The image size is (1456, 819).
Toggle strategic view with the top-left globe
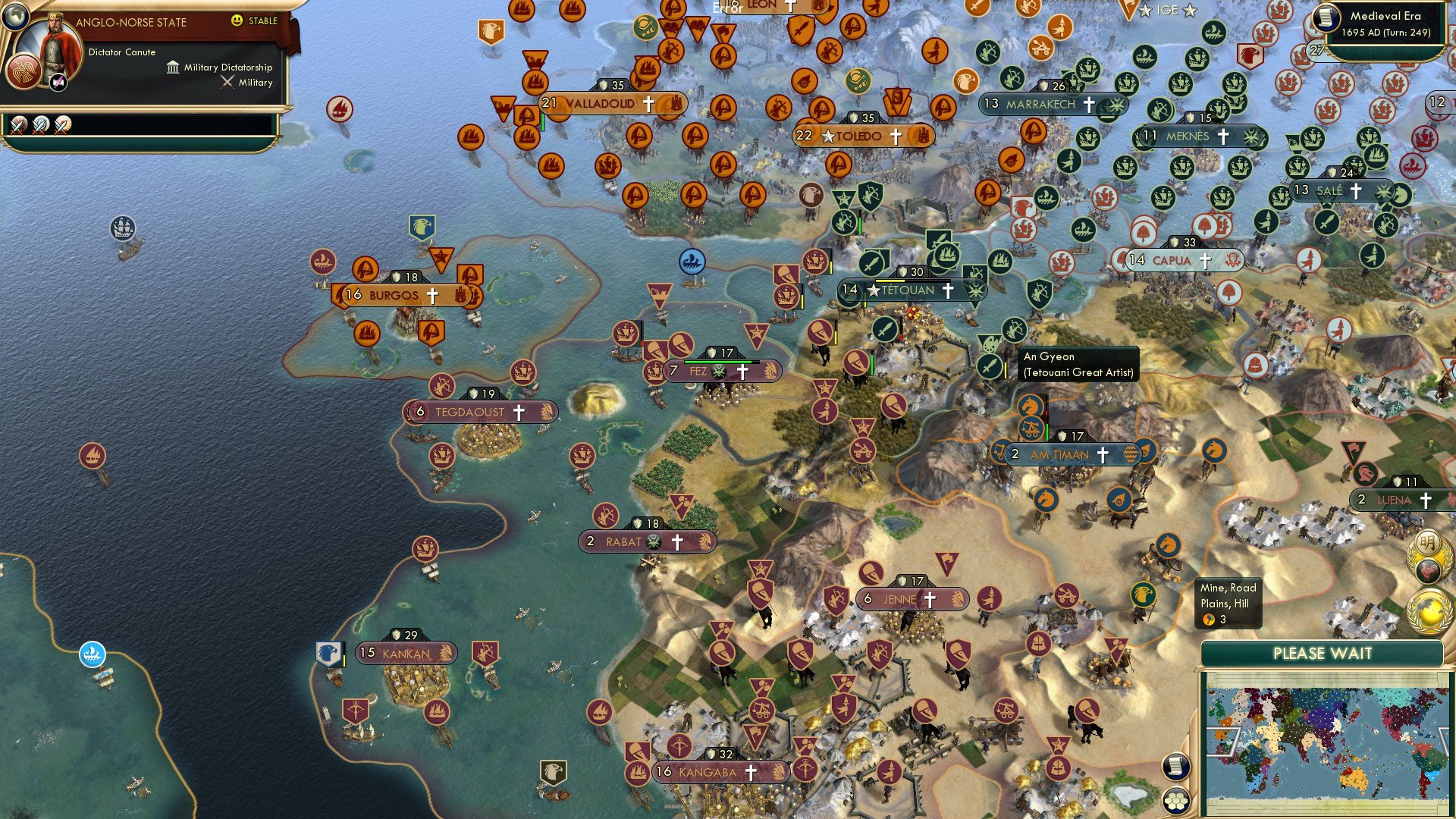point(17,17)
